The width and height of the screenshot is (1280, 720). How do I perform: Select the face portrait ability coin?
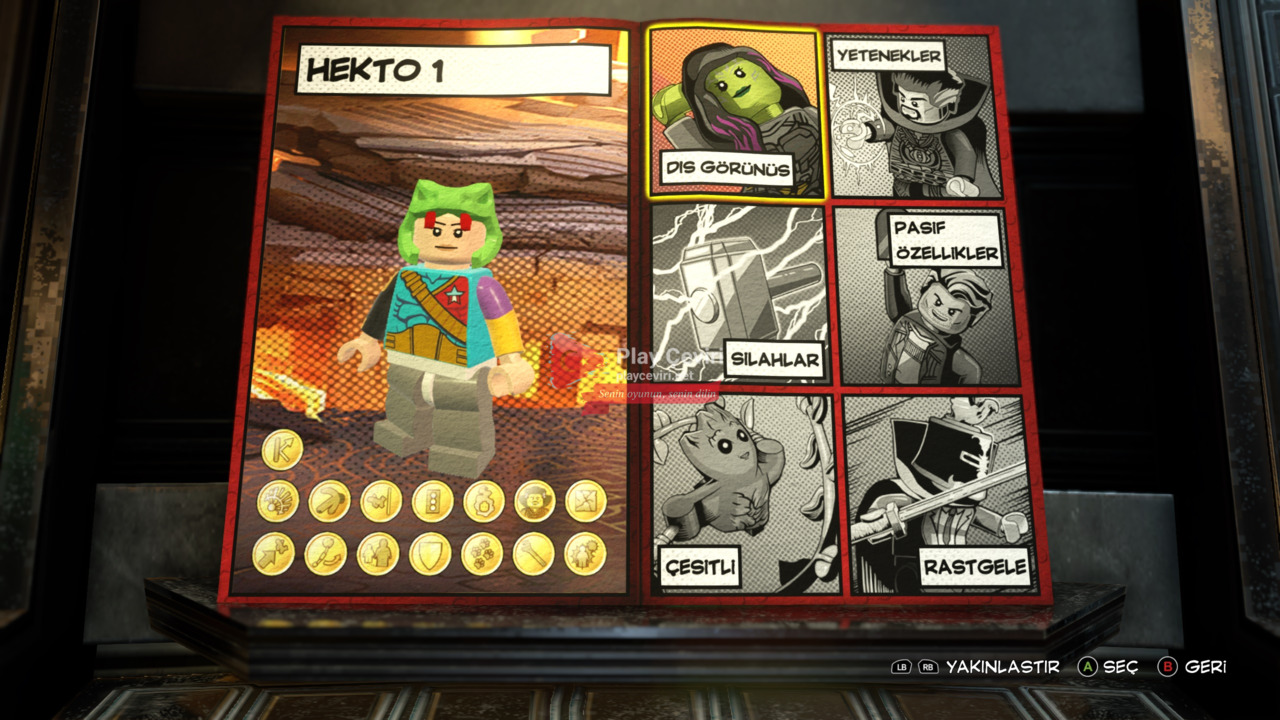coord(534,501)
